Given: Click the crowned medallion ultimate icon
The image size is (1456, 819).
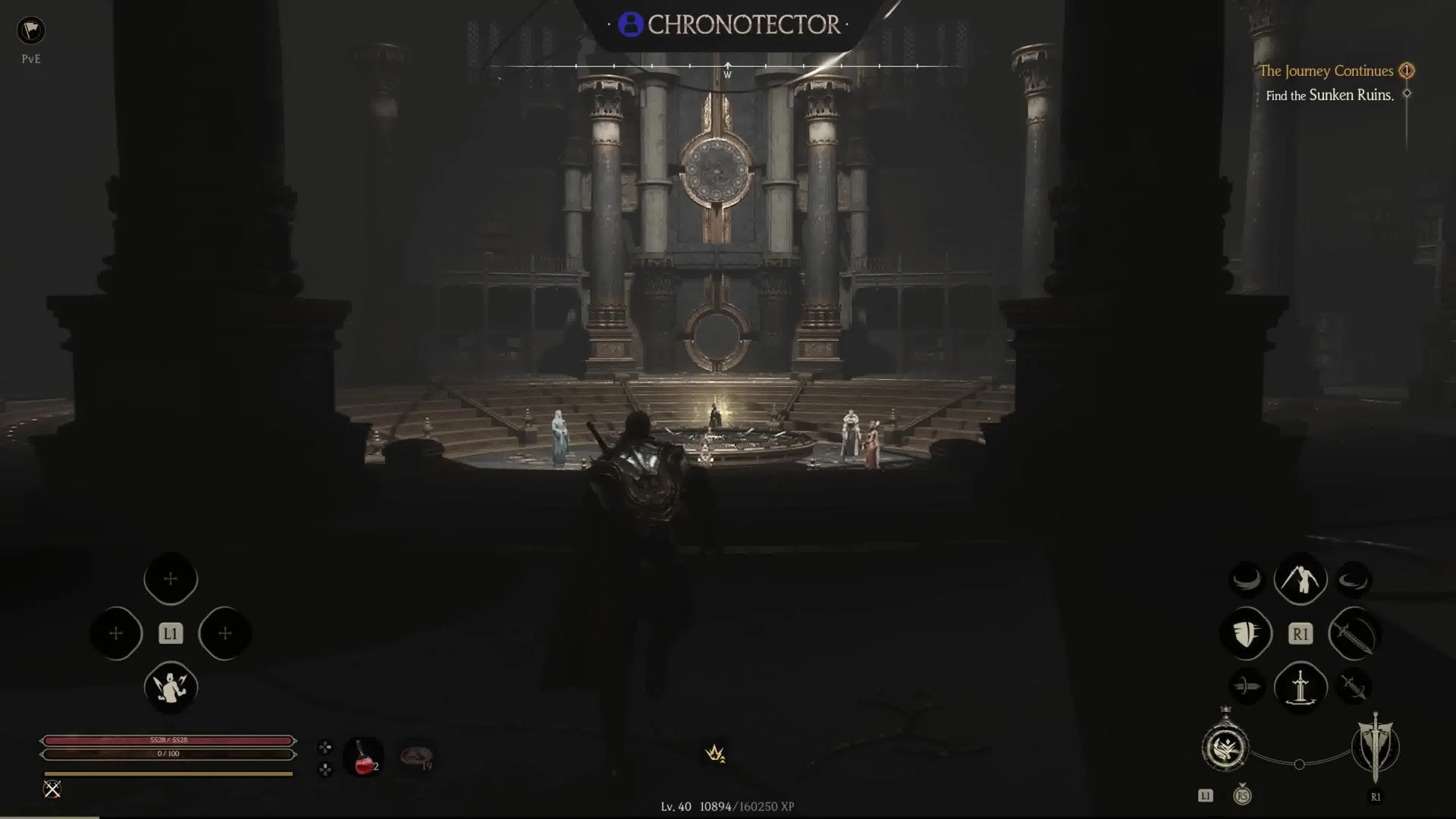Looking at the screenshot, I should pos(1225,748).
